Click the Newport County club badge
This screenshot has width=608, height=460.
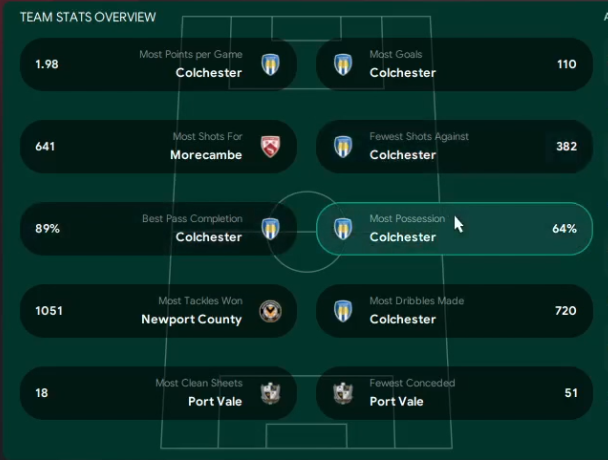tap(268, 310)
